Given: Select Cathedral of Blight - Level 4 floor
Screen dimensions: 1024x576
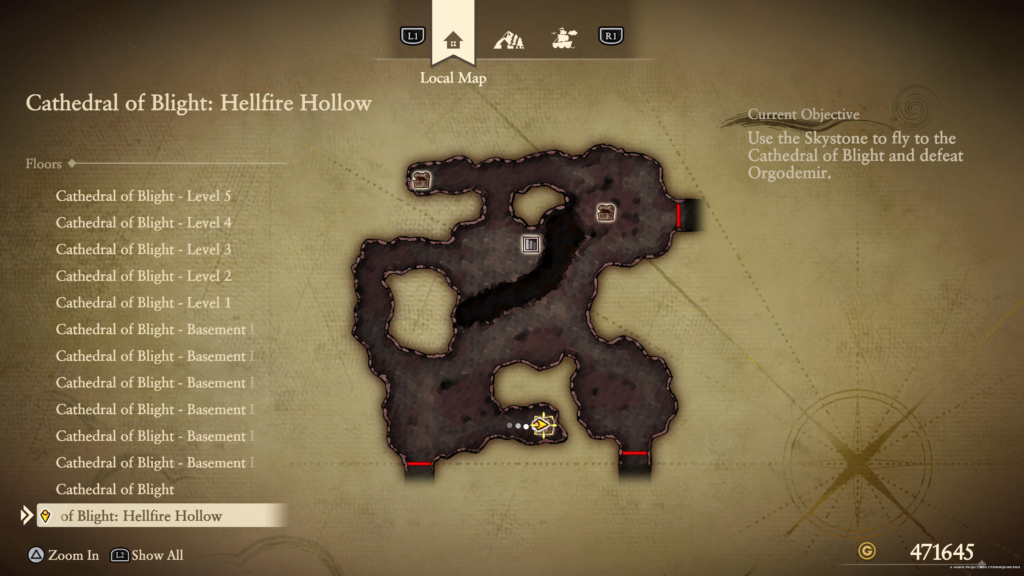Looking at the screenshot, I should (x=143, y=223).
